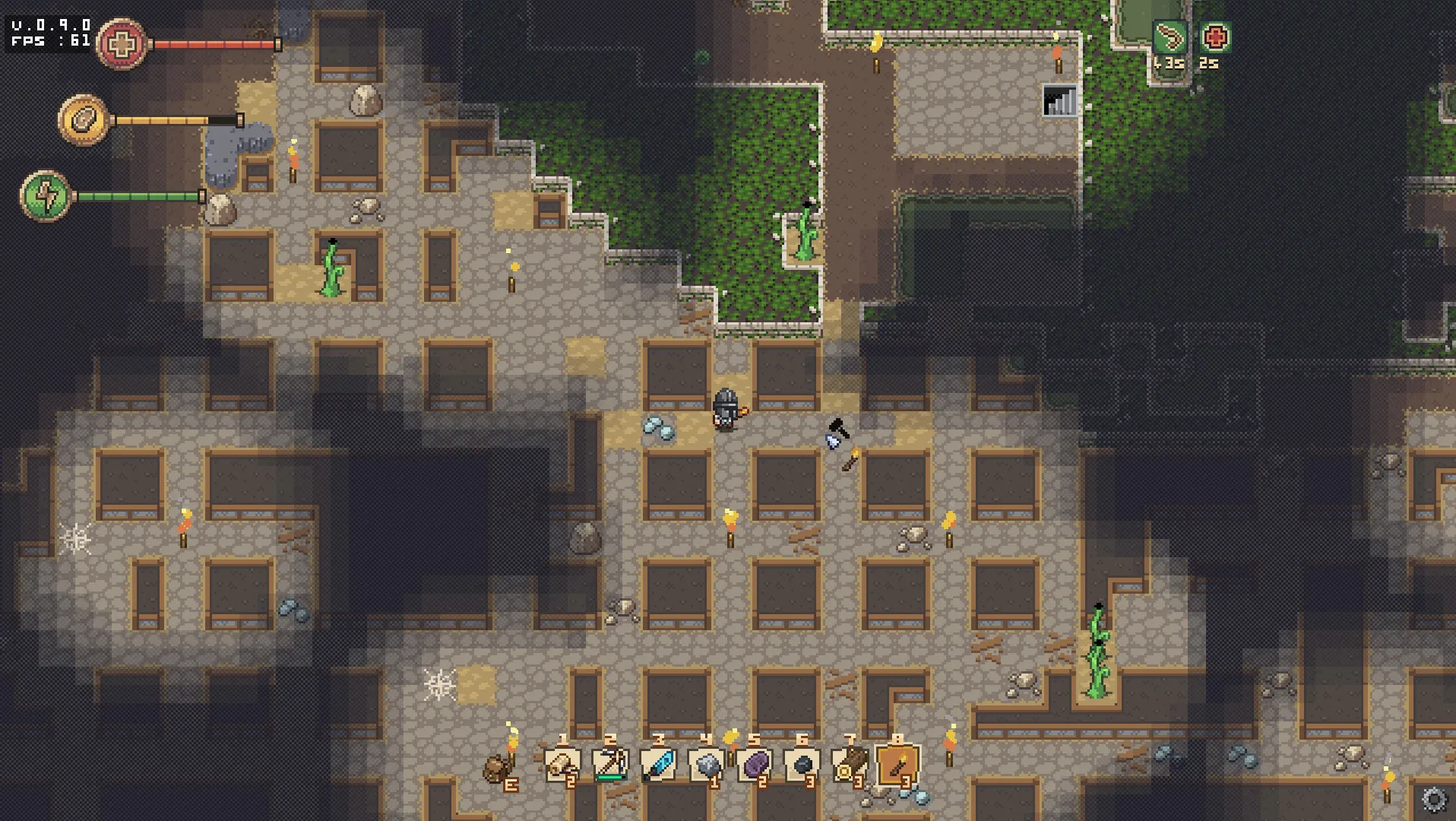Image resolution: width=1456 pixels, height=821 pixels.
Task: Click the pickaxe durability bar in slot 2
Action: 611,777
